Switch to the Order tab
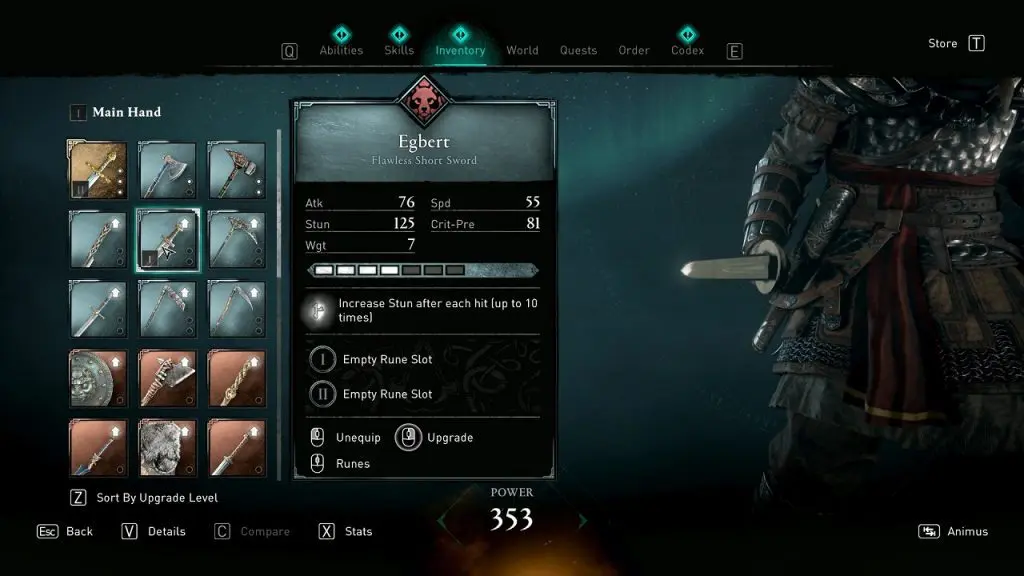 (x=634, y=50)
